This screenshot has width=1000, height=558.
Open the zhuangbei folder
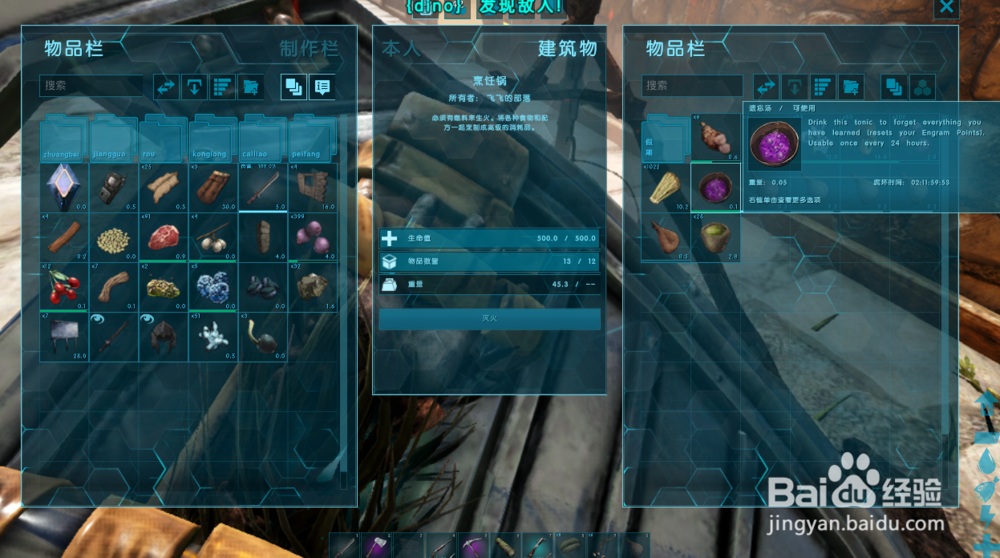coord(64,142)
